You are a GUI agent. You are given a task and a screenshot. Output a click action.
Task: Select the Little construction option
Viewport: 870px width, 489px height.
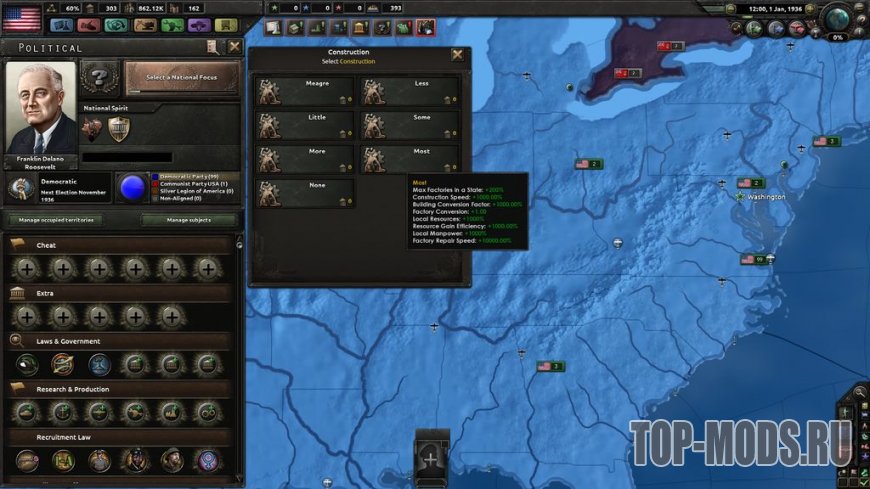pos(305,125)
